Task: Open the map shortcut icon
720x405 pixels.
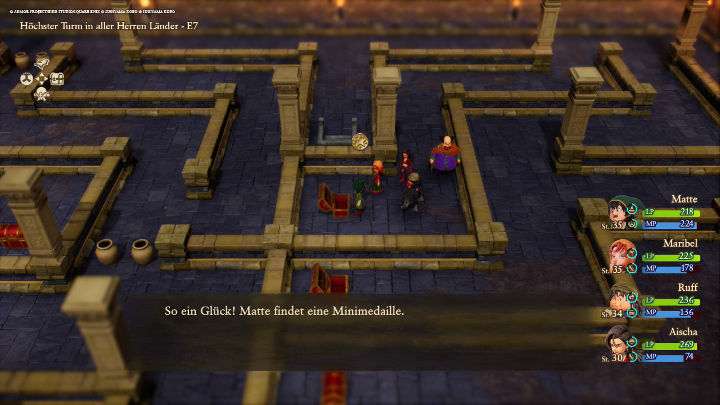Action: [x=58, y=79]
